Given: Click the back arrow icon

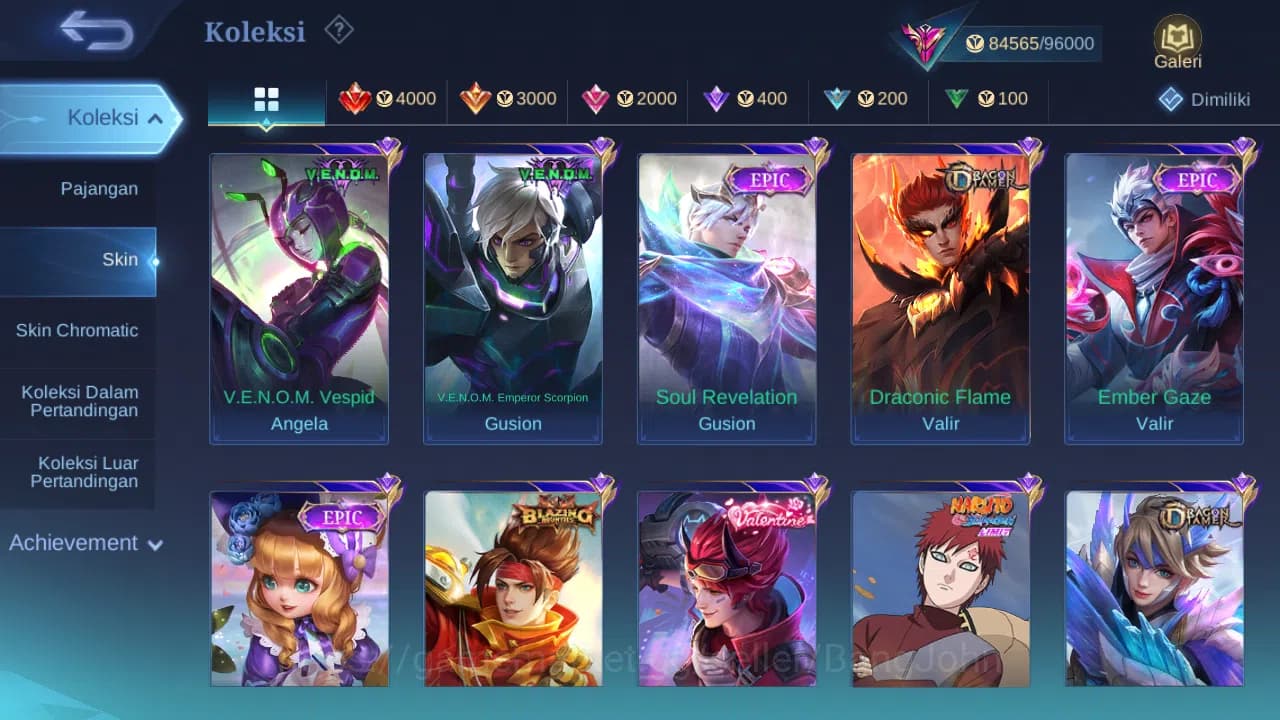Looking at the screenshot, I should point(97,31).
